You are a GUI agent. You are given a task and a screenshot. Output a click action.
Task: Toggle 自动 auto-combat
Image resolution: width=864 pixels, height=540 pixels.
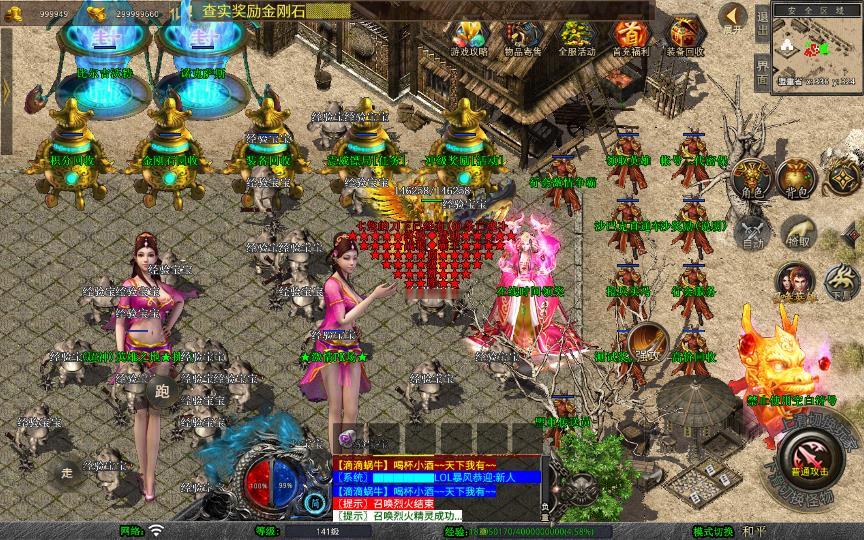tap(752, 234)
